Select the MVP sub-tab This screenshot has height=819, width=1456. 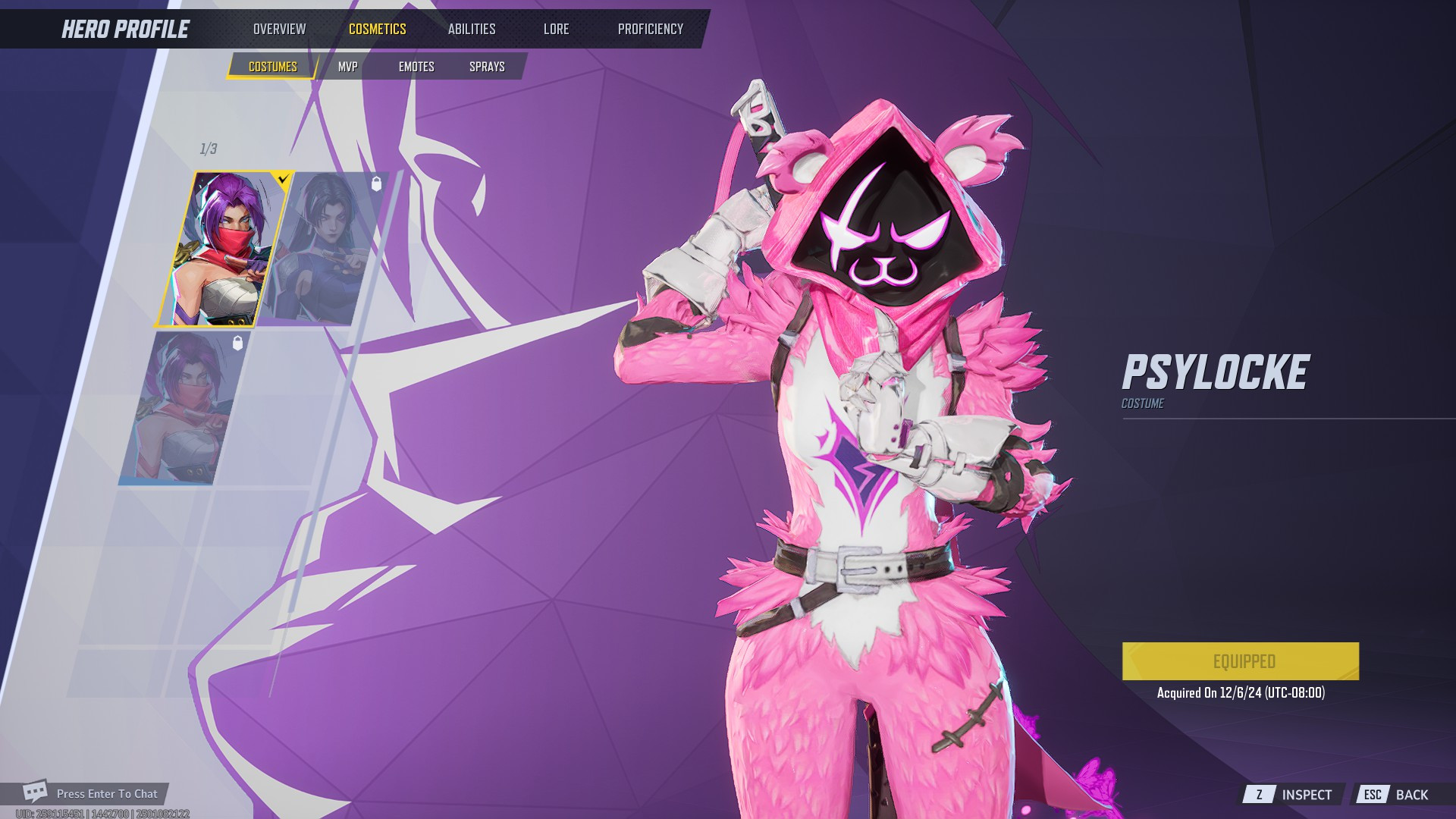click(x=349, y=67)
